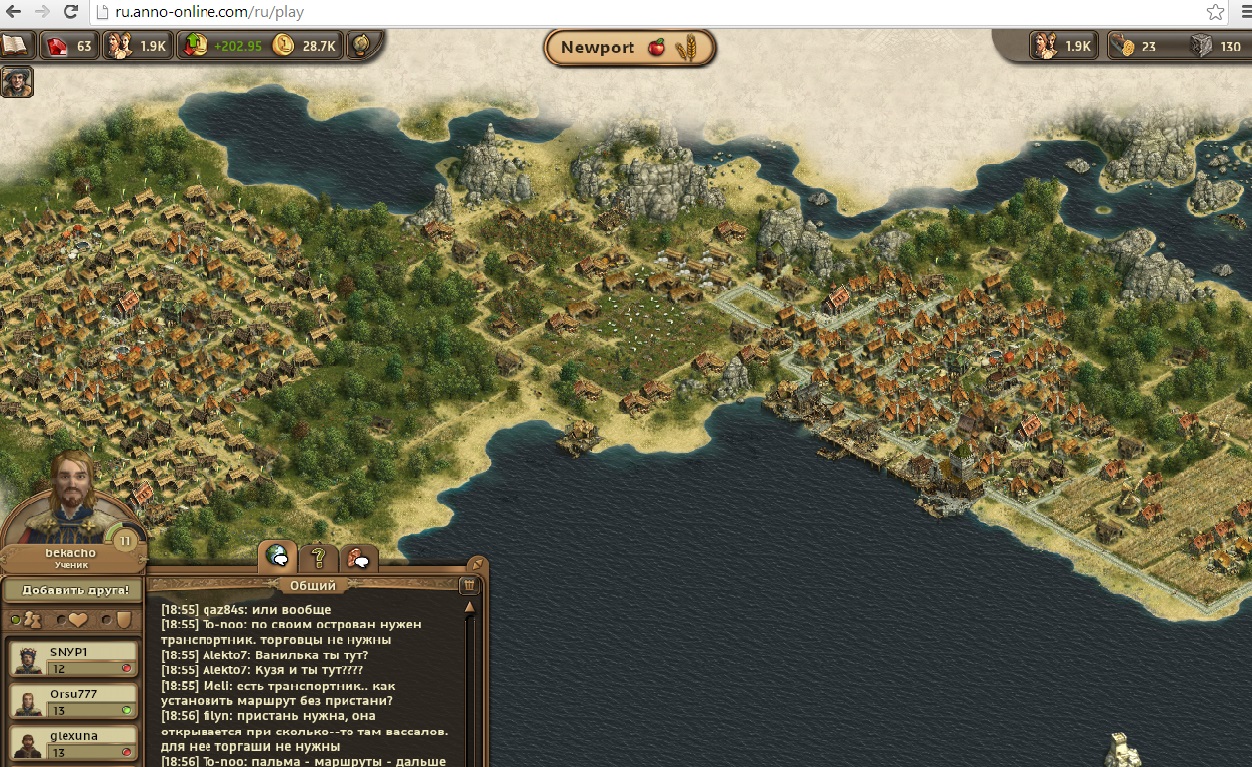Open the Newport island name banner
Image resolution: width=1252 pixels, height=767 pixels.
pyautogui.click(x=629, y=48)
